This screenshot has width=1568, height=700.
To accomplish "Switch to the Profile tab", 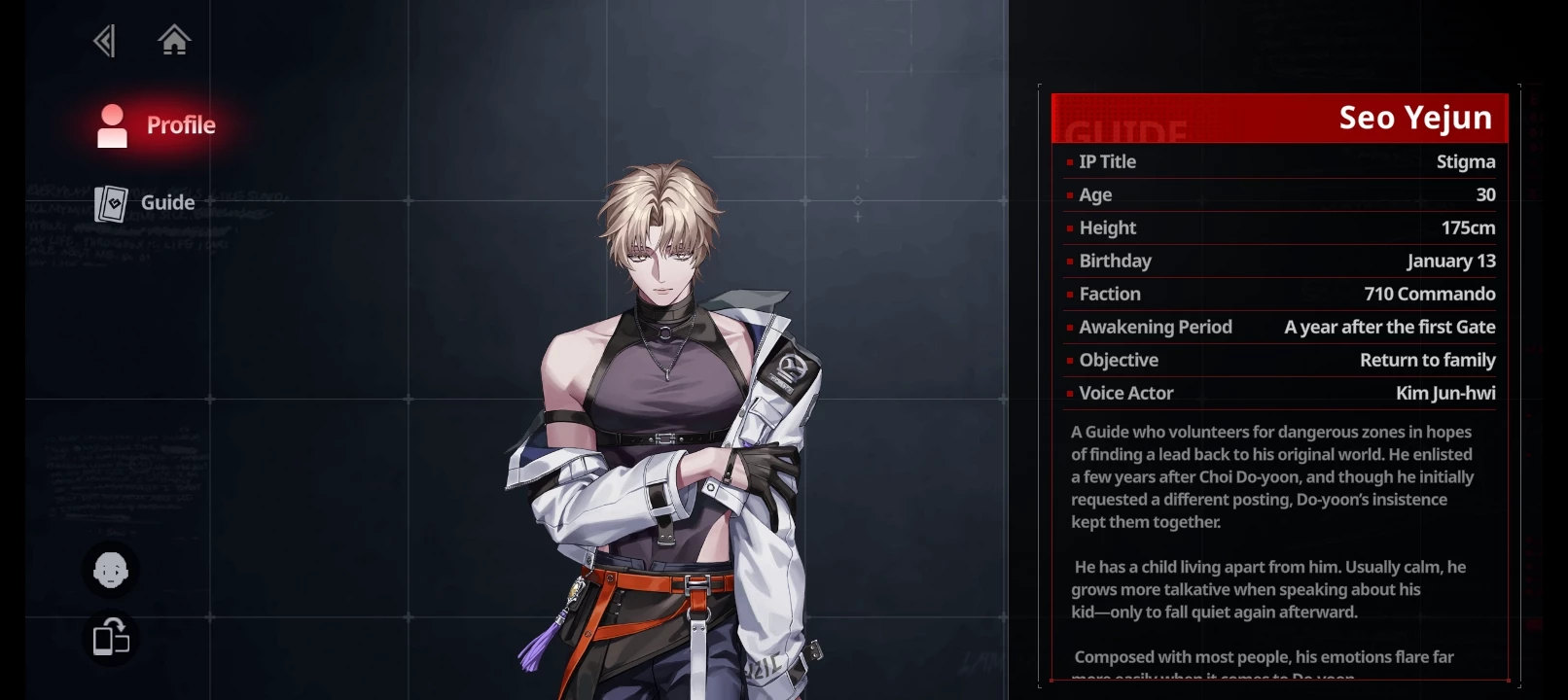I will (158, 125).
